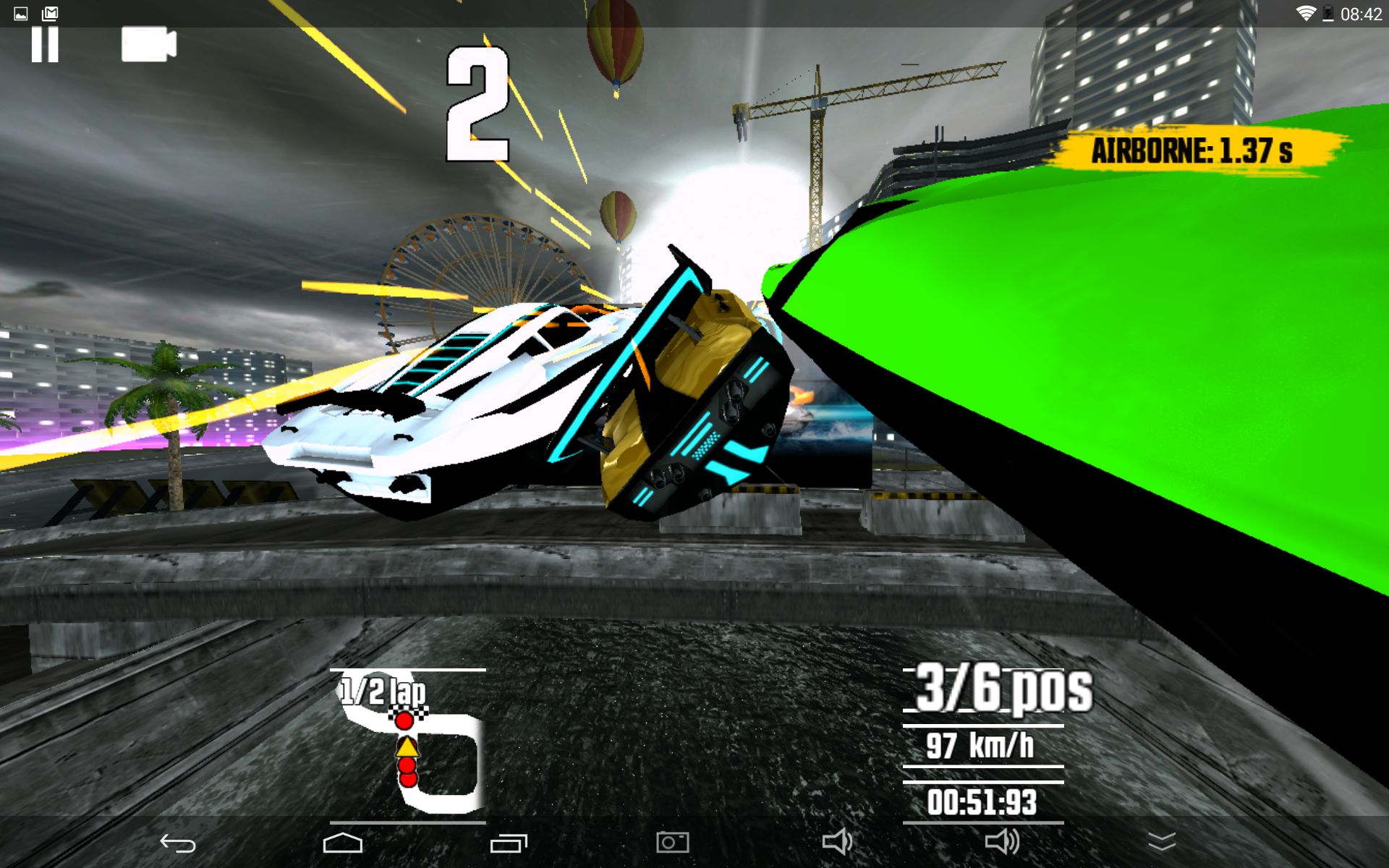The height and width of the screenshot is (868, 1389).
Task: Hide the navigation bar
Action: pyautogui.click(x=1162, y=842)
